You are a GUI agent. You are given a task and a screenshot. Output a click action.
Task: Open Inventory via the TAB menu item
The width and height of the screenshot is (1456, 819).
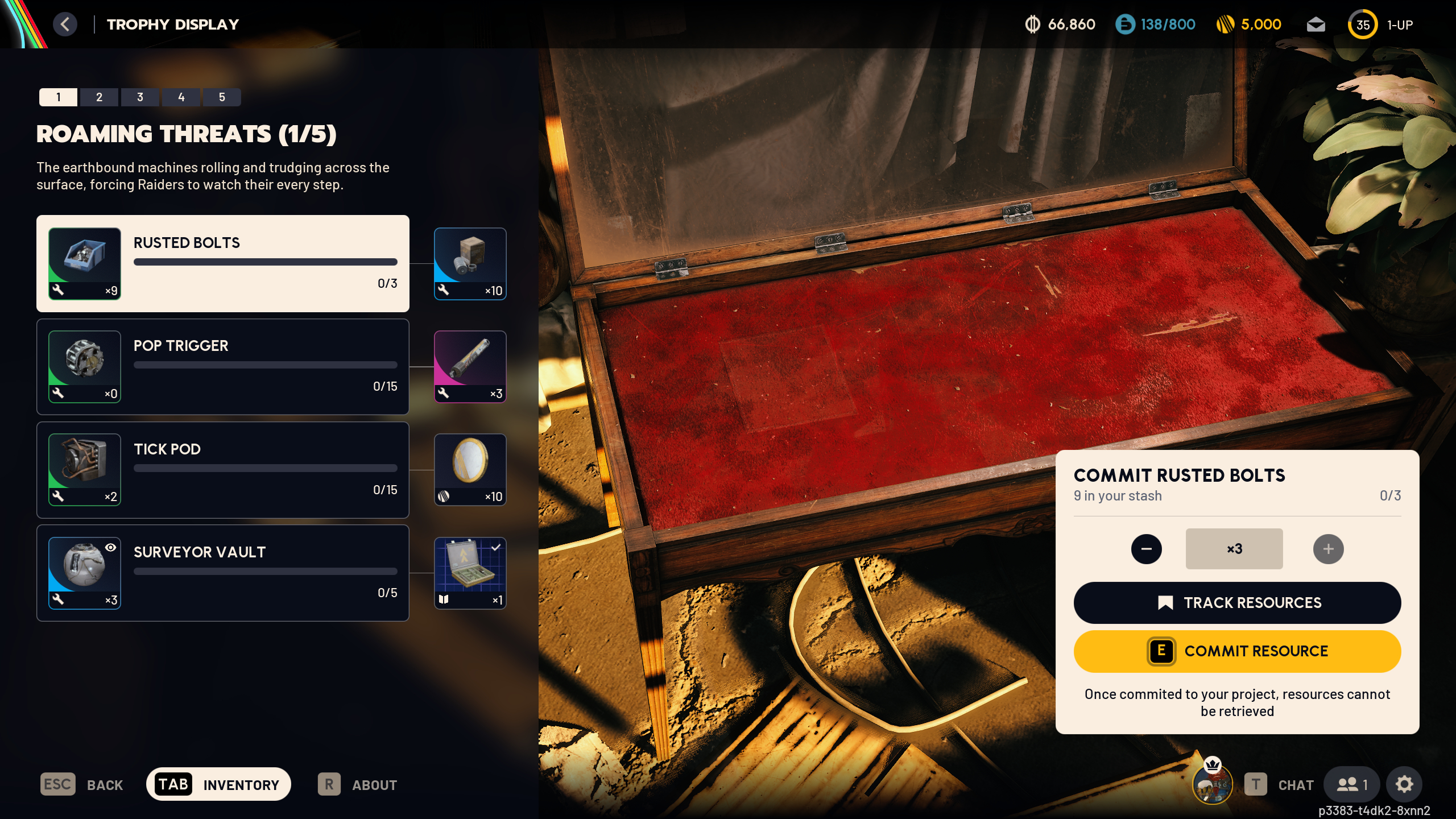[x=218, y=784]
